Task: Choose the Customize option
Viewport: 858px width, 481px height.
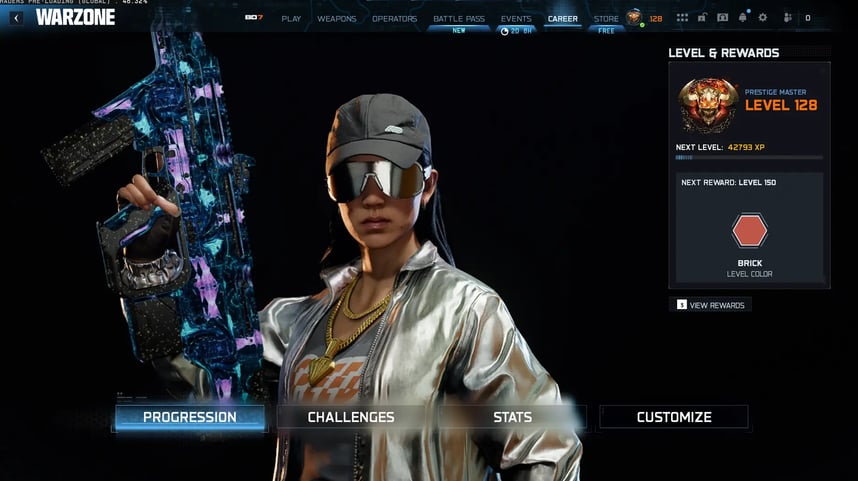Action: pyautogui.click(x=674, y=417)
